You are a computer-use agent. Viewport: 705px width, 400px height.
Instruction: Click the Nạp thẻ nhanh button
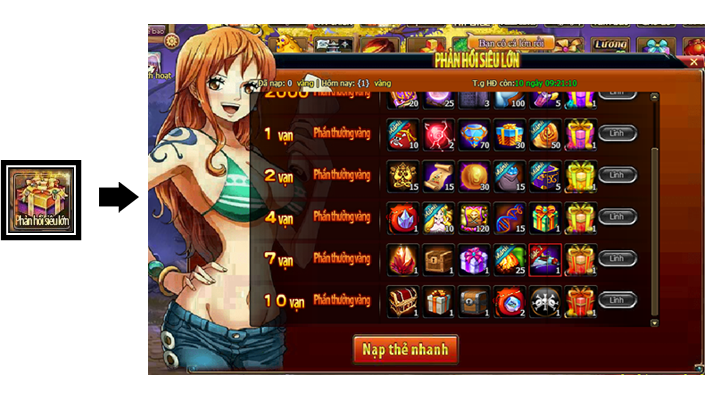click(405, 349)
